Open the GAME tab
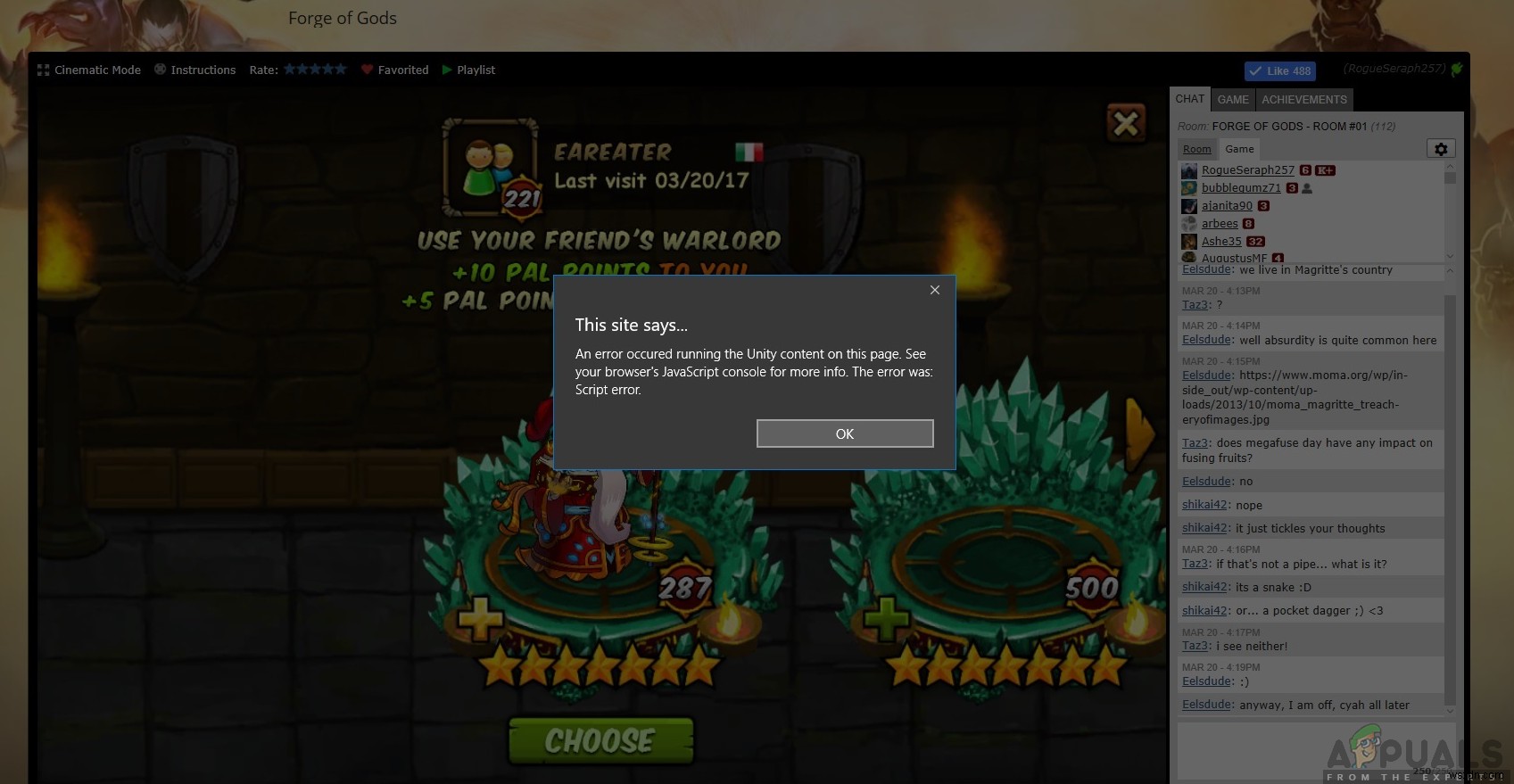 1233,99
